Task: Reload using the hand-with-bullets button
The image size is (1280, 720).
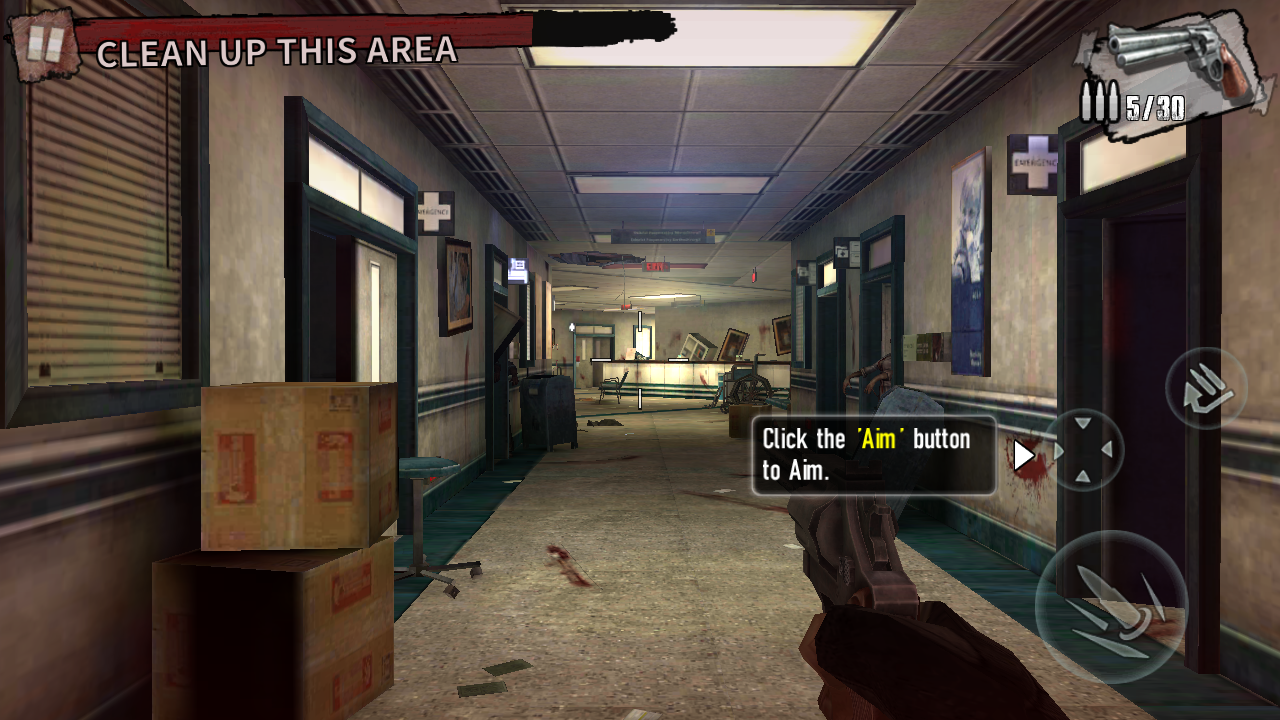Action: (1206, 388)
